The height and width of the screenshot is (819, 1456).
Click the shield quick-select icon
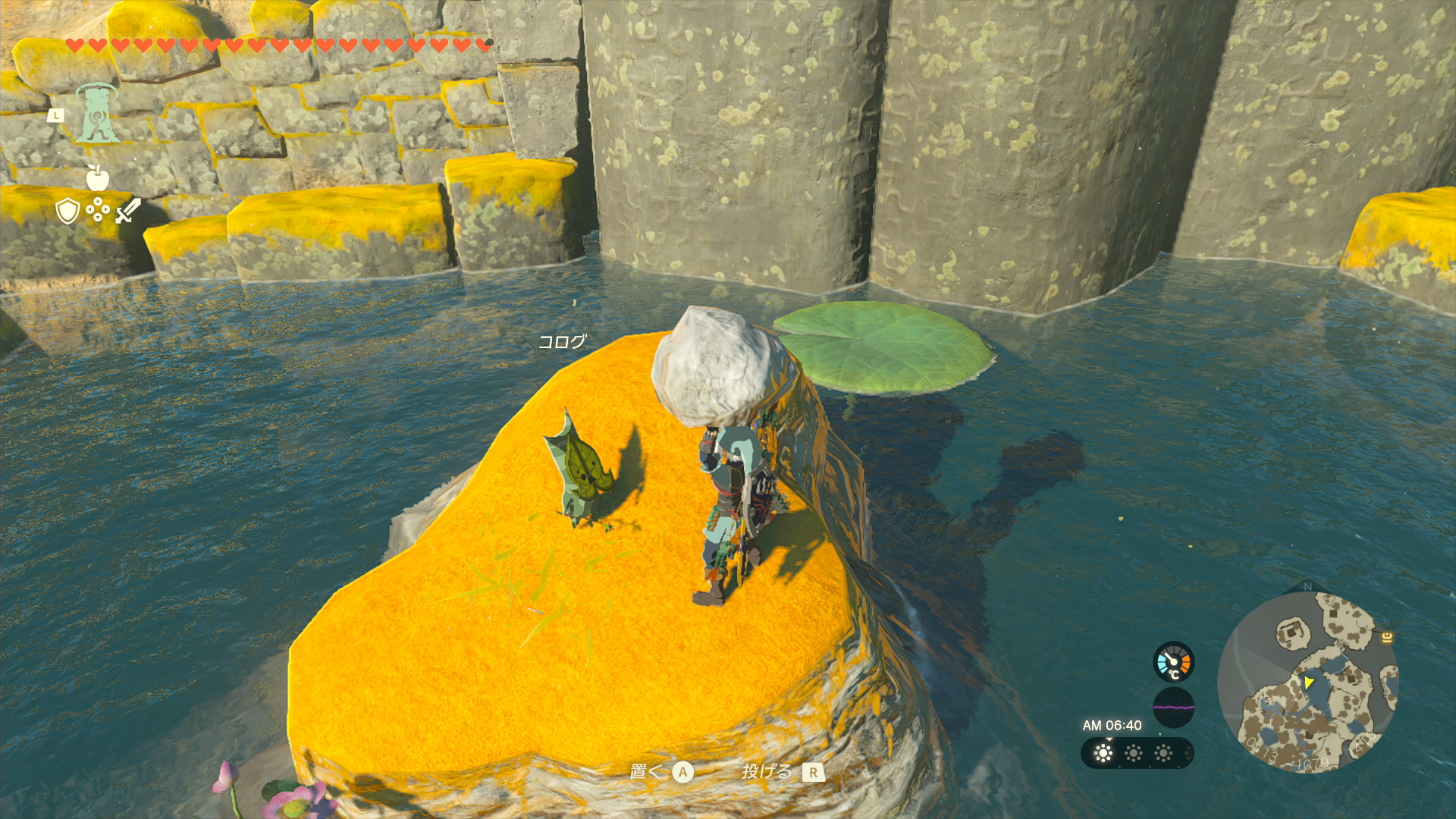point(68,210)
